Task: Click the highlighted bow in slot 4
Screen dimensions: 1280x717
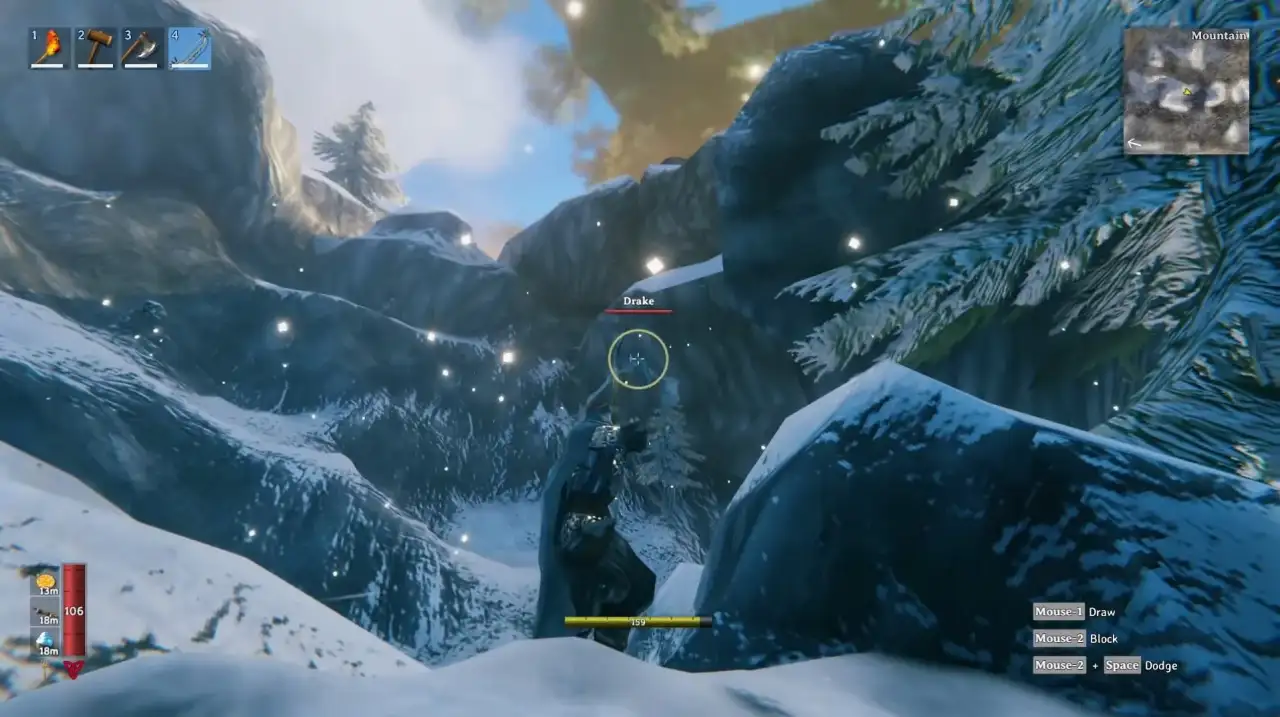Action: coord(189,48)
